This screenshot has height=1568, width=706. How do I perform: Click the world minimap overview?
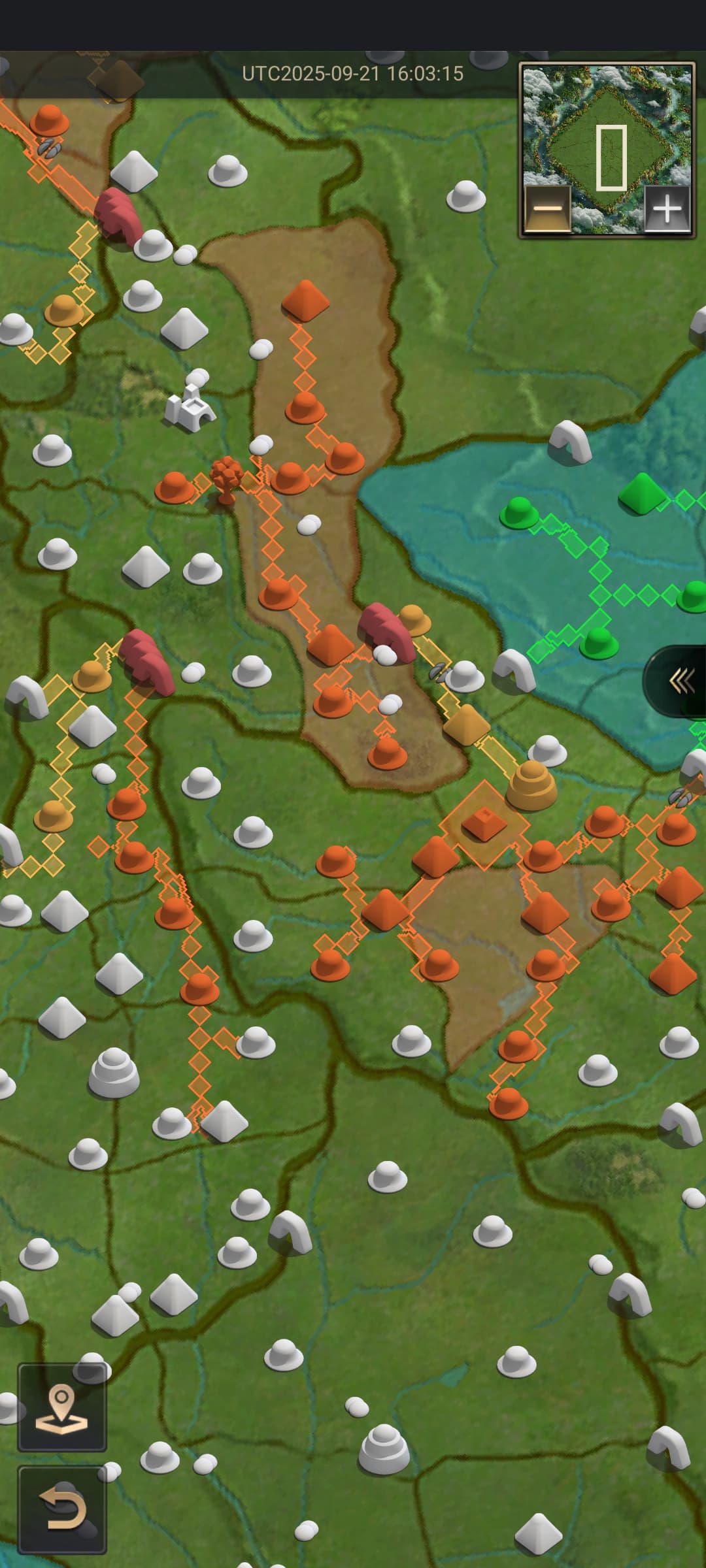tap(607, 131)
